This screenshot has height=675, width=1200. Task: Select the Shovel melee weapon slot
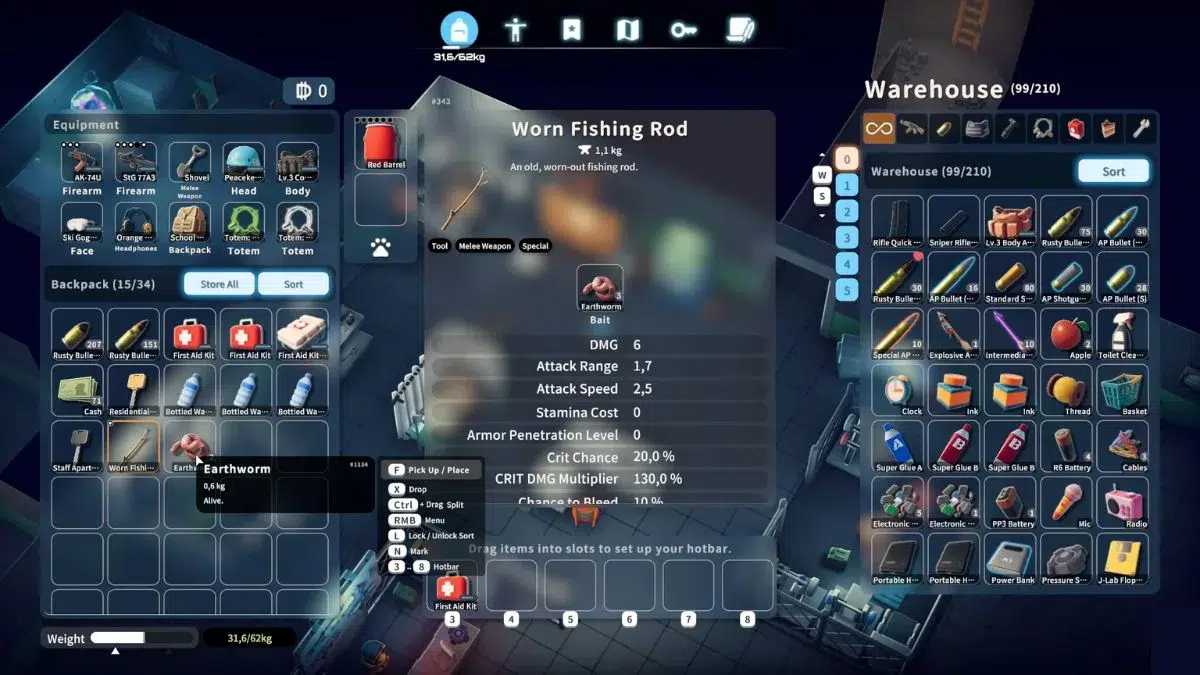[x=189, y=167]
